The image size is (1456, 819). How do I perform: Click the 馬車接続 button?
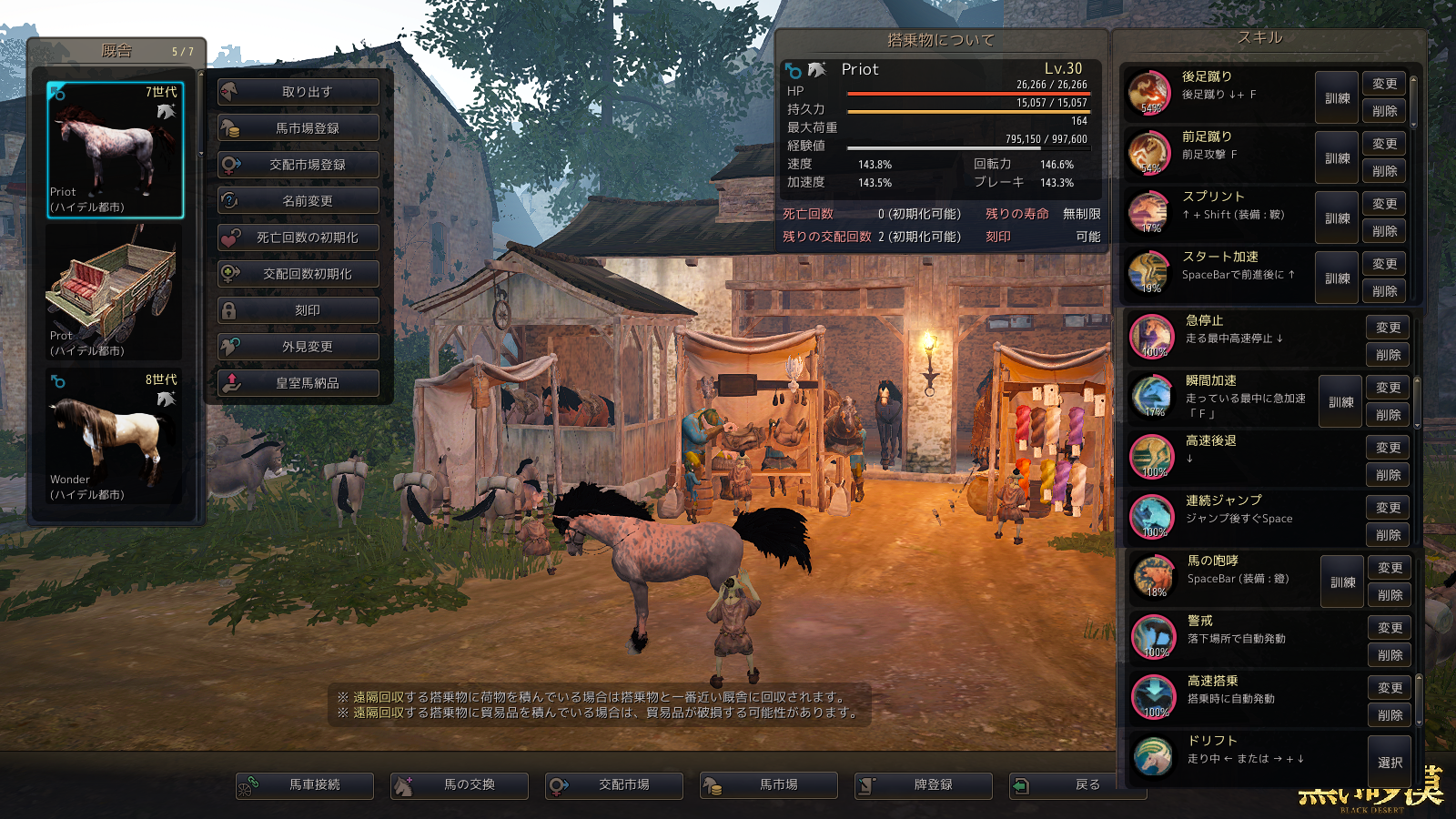click(x=305, y=785)
